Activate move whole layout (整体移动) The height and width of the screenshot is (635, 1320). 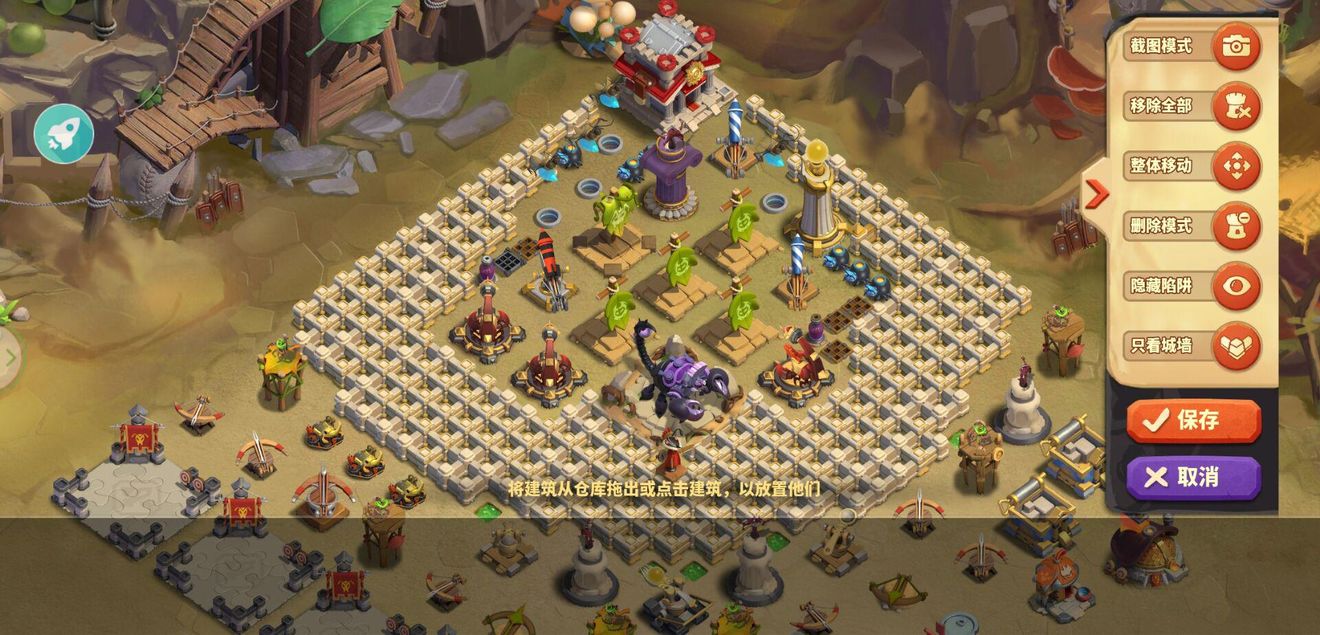pyautogui.click(x=1236, y=166)
